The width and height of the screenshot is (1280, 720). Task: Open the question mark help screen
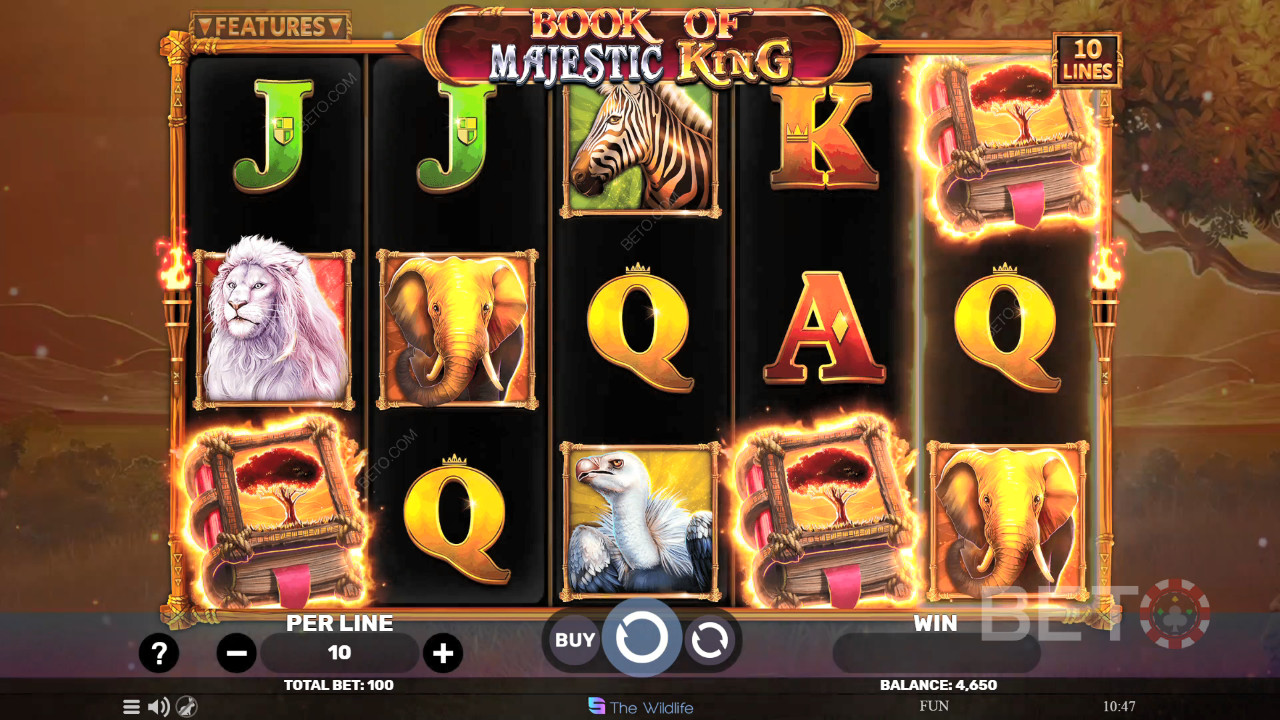click(158, 654)
